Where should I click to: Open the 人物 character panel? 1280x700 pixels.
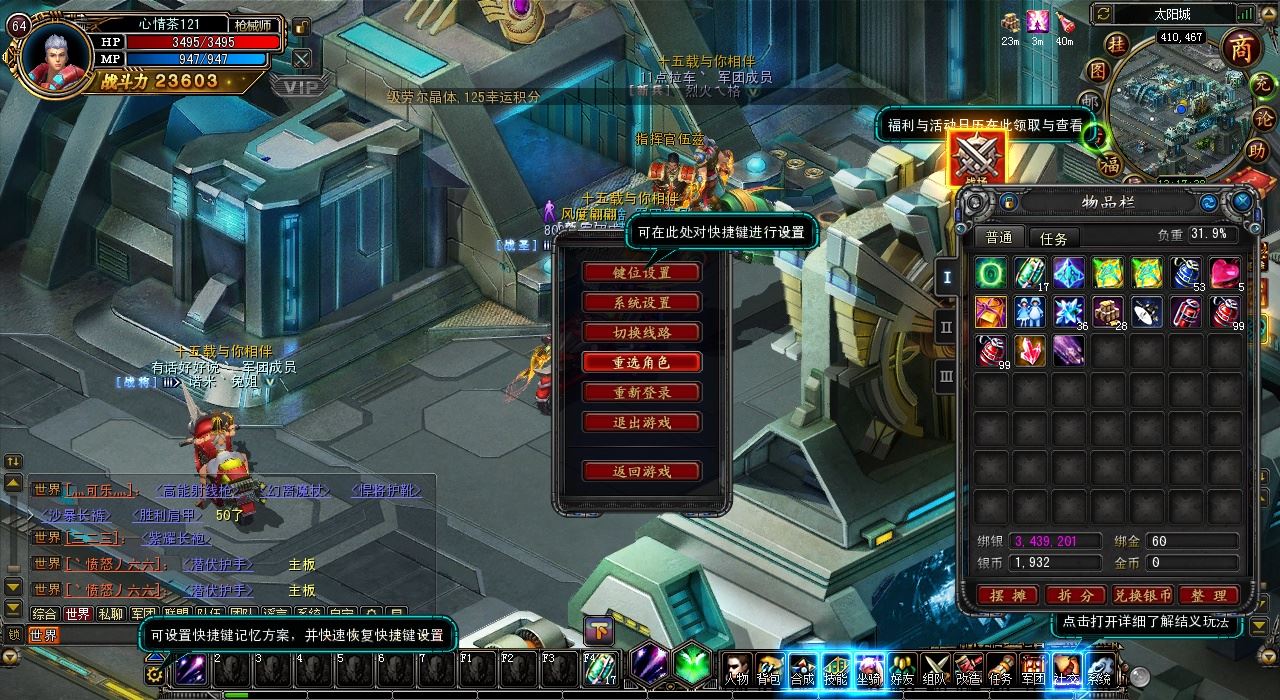tap(737, 668)
